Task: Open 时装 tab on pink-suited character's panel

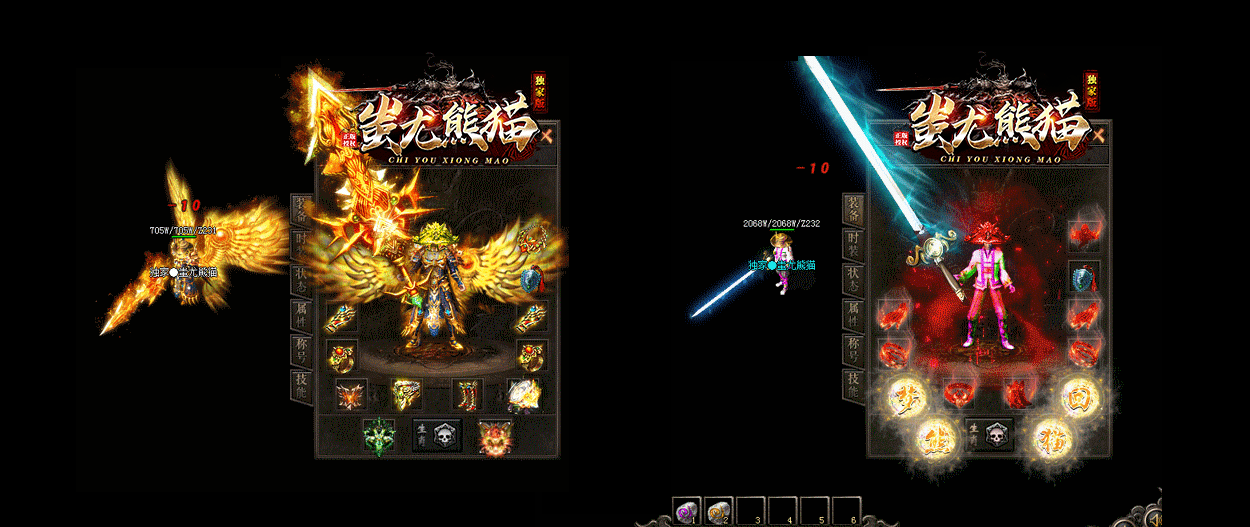Action: pos(853,243)
